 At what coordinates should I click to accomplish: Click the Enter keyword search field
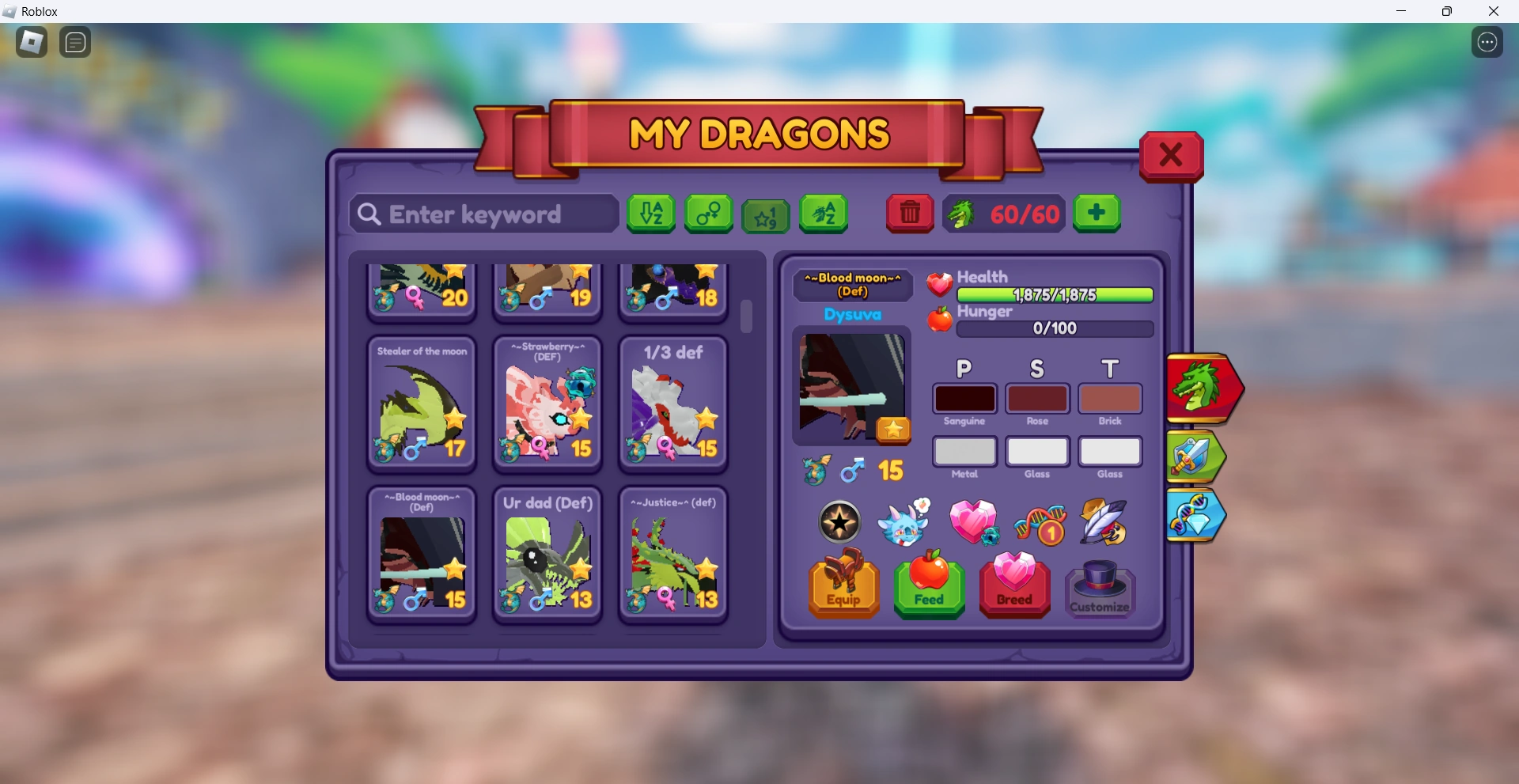(x=483, y=214)
